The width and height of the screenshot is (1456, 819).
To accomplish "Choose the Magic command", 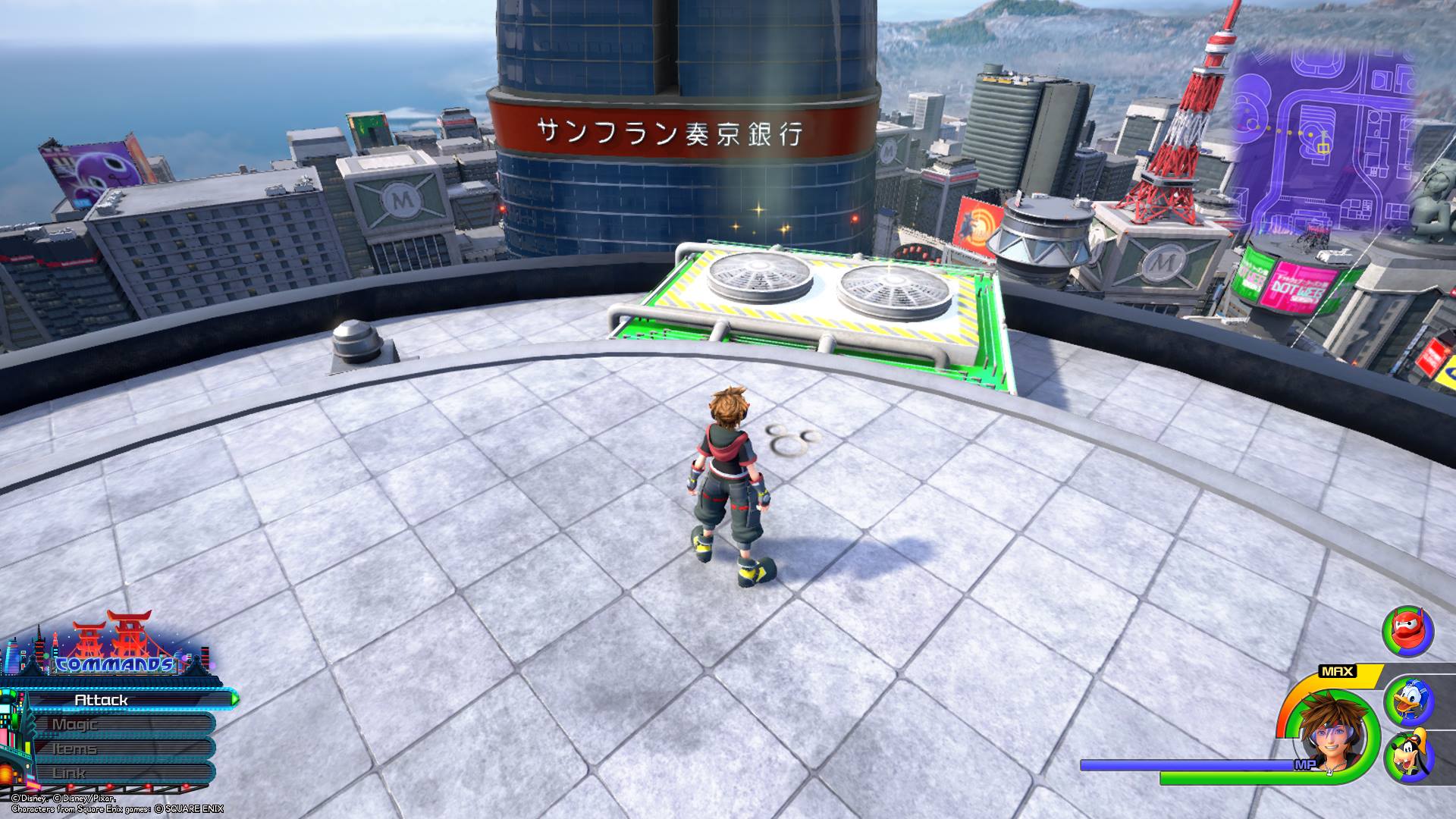I will [x=121, y=724].
